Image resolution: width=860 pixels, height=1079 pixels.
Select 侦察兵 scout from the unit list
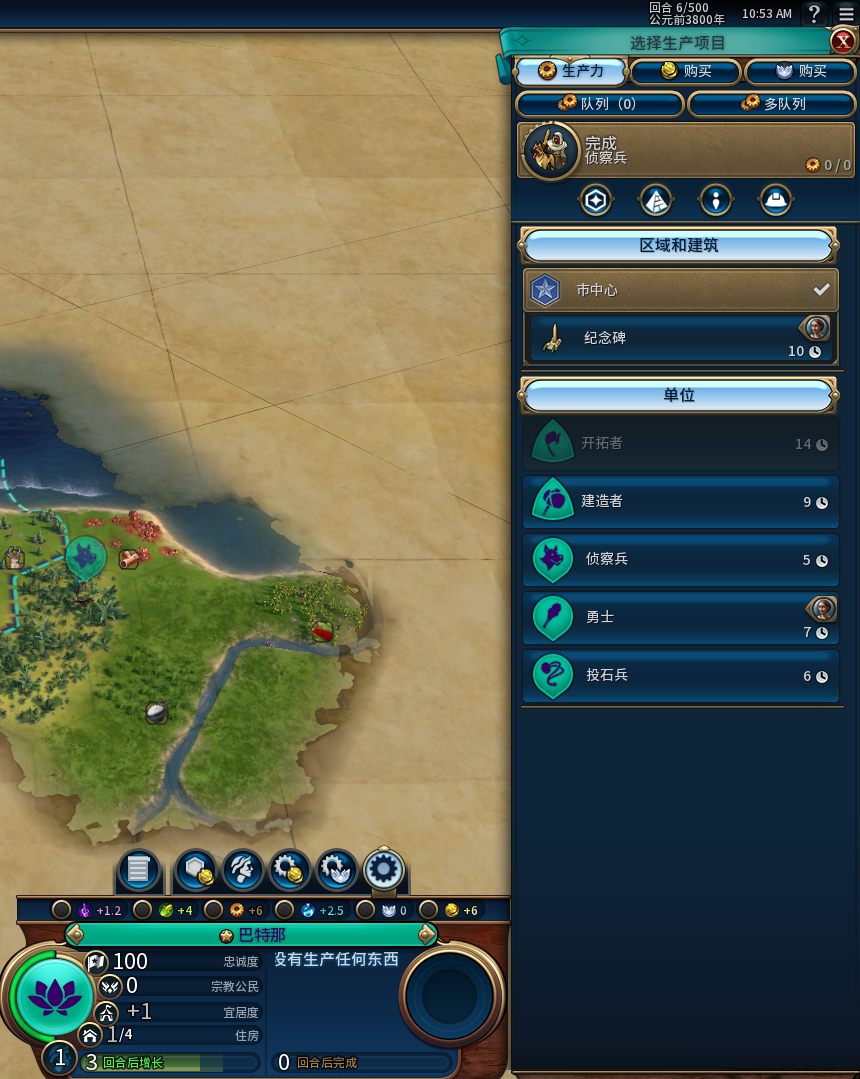[680, 560]
